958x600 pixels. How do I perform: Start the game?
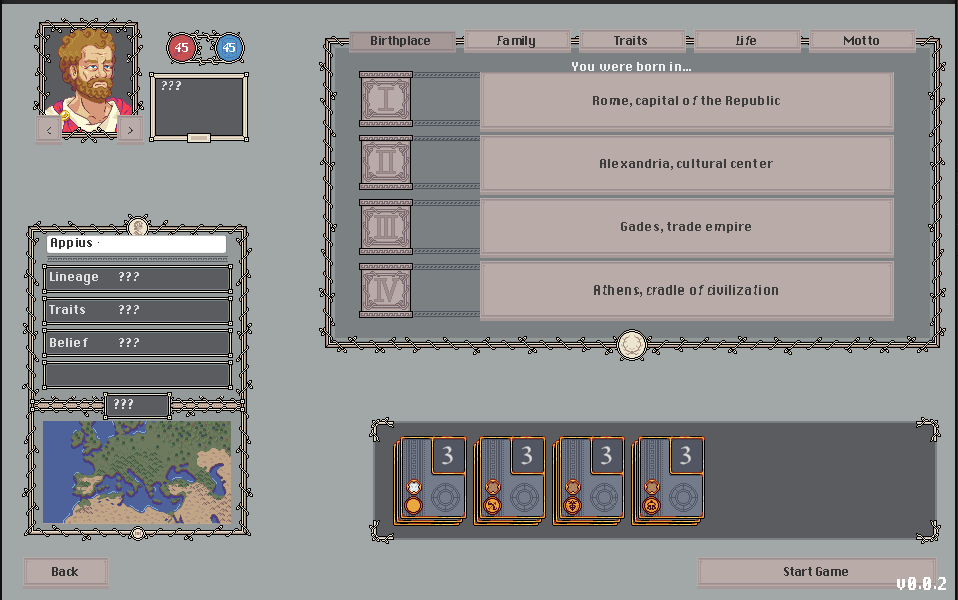pyautogui.click(x=816, y=572)
